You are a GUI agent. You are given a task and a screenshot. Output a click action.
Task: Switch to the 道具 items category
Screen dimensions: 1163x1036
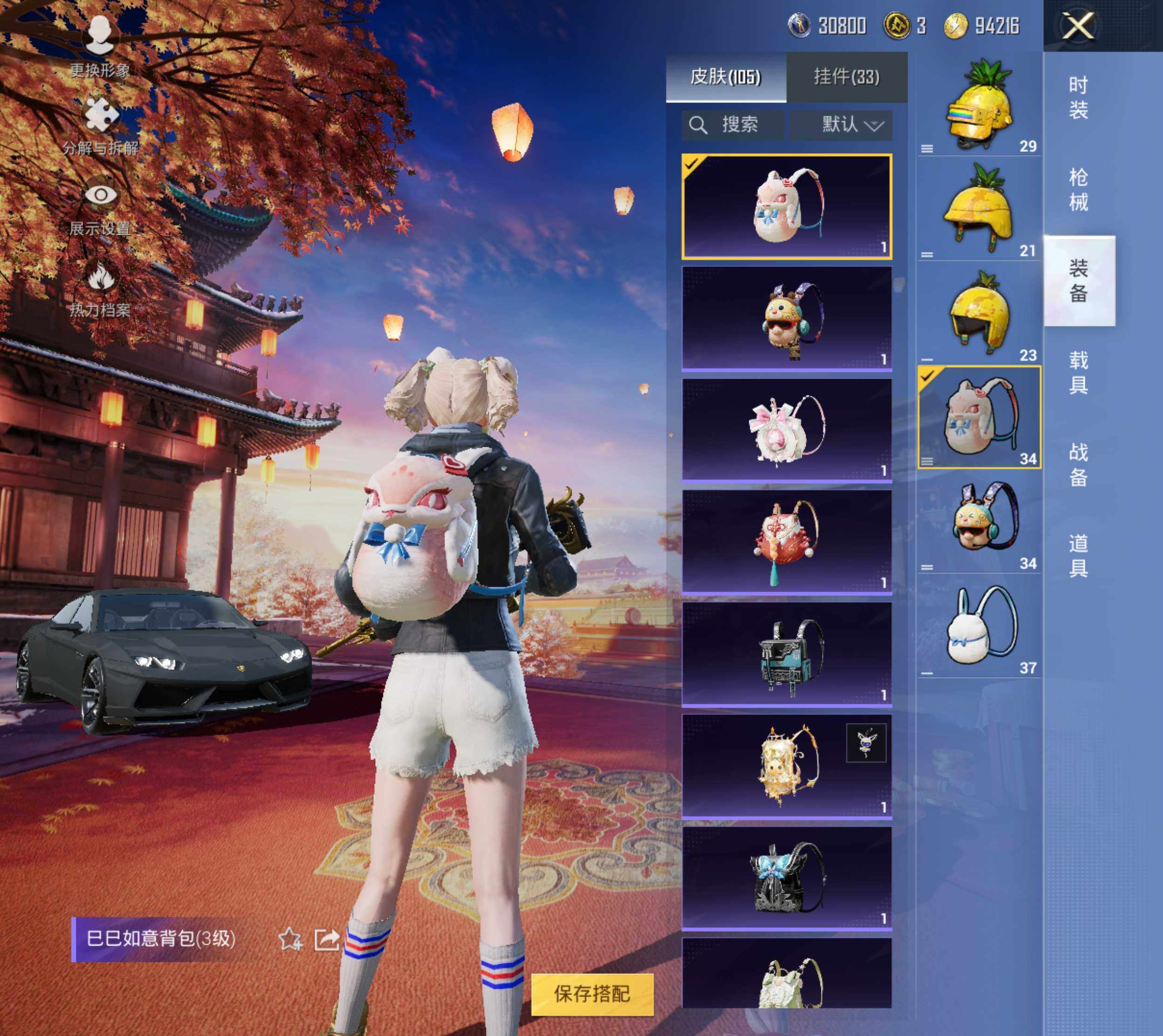[1078, 556]
